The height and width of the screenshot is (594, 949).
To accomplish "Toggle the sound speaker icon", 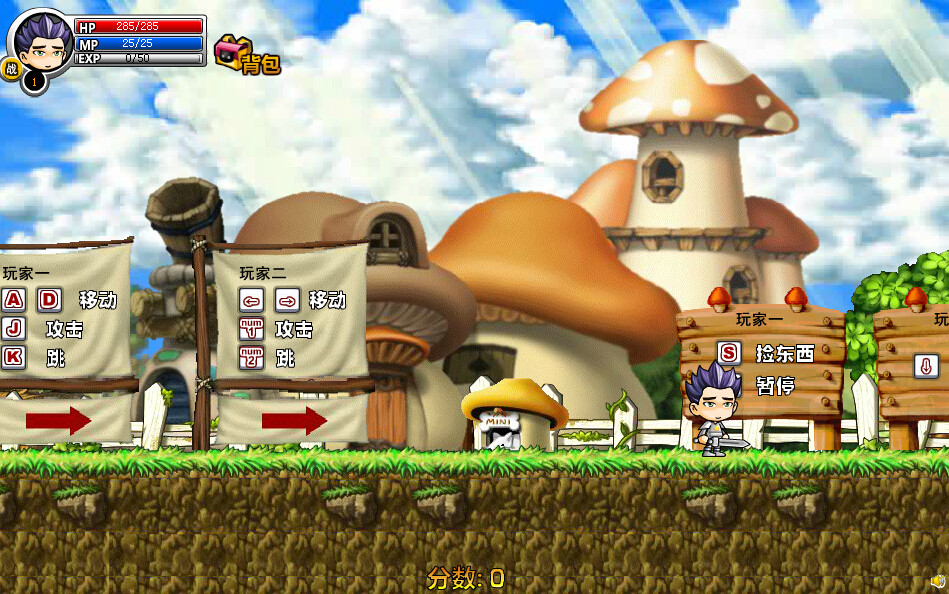I will (937, 581).
